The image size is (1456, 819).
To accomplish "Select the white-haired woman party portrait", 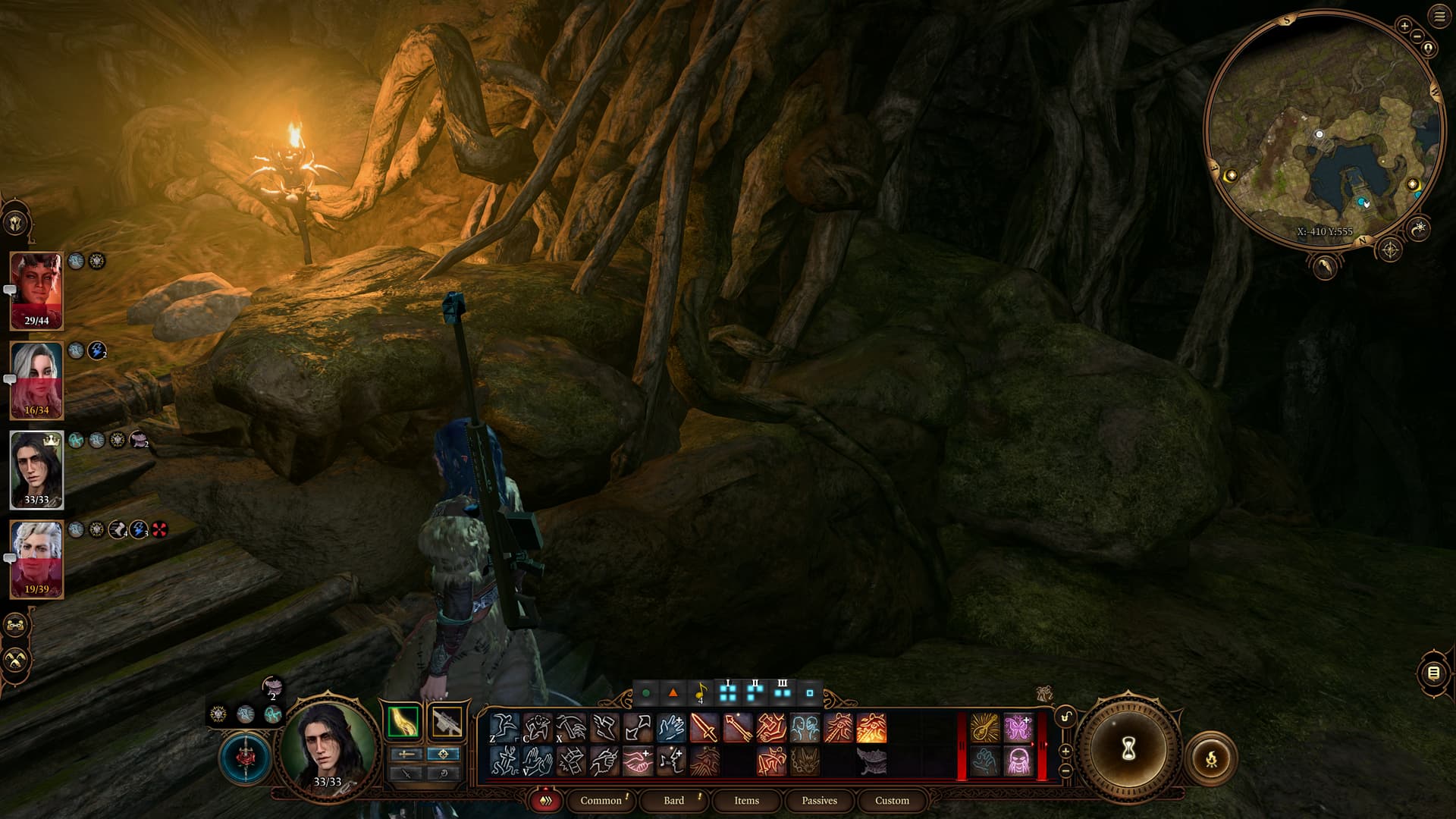I will click(36, 380).
